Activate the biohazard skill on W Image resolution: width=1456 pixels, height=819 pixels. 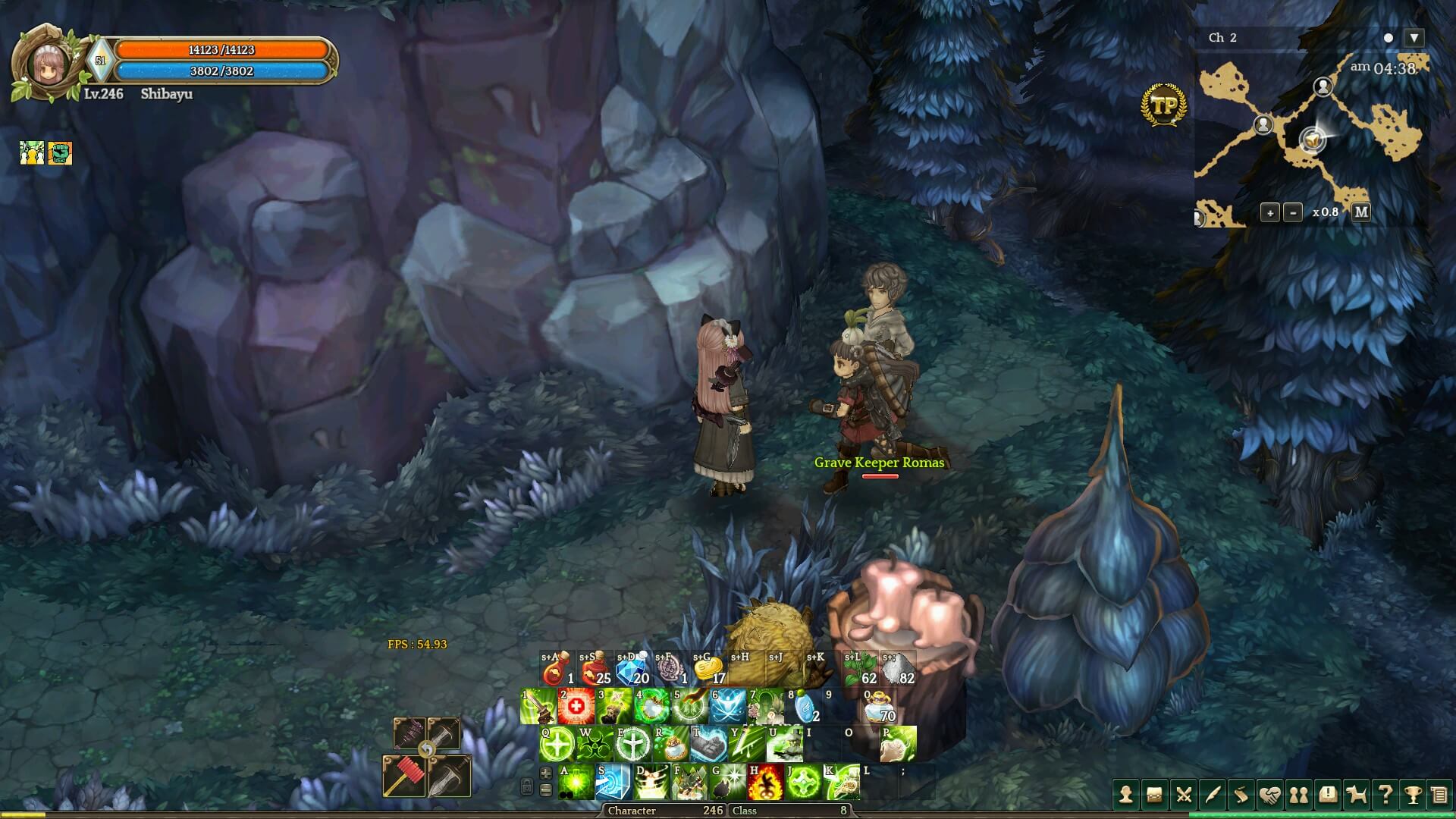point(595,745)
